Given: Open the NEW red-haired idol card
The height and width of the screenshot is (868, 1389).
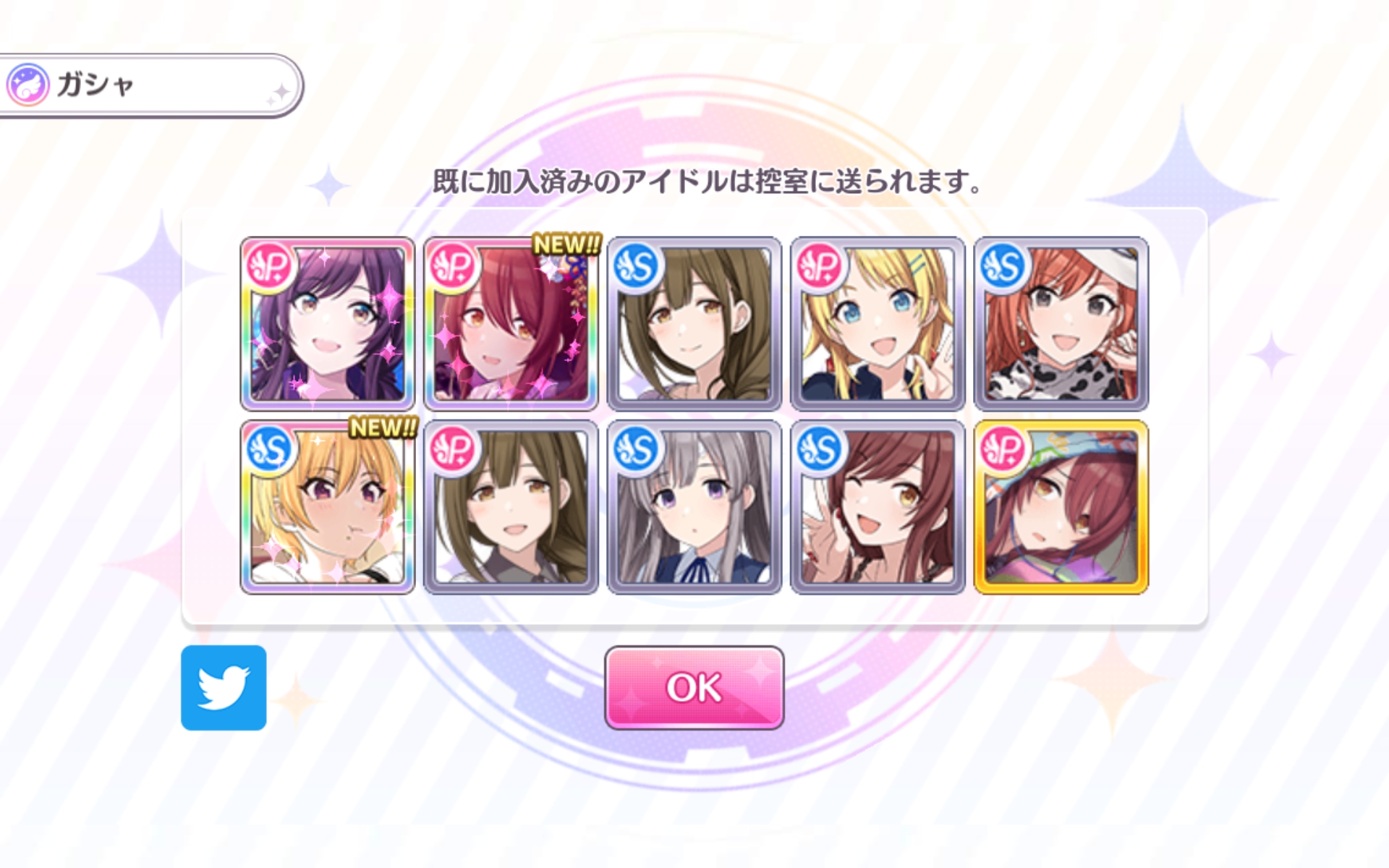Looking at the screenshot, I should point(511,323).
